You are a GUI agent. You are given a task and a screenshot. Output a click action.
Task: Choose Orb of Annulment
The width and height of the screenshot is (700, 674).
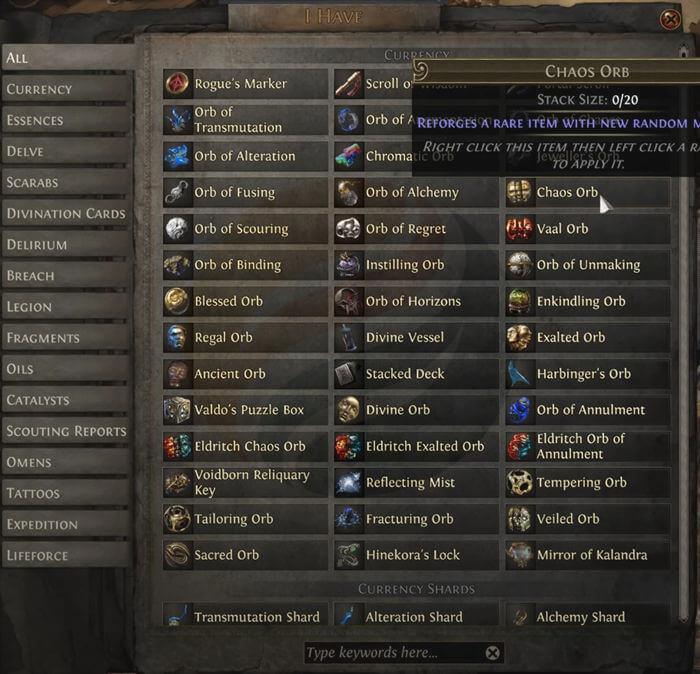pyautogui.click(x=587, y=410)
